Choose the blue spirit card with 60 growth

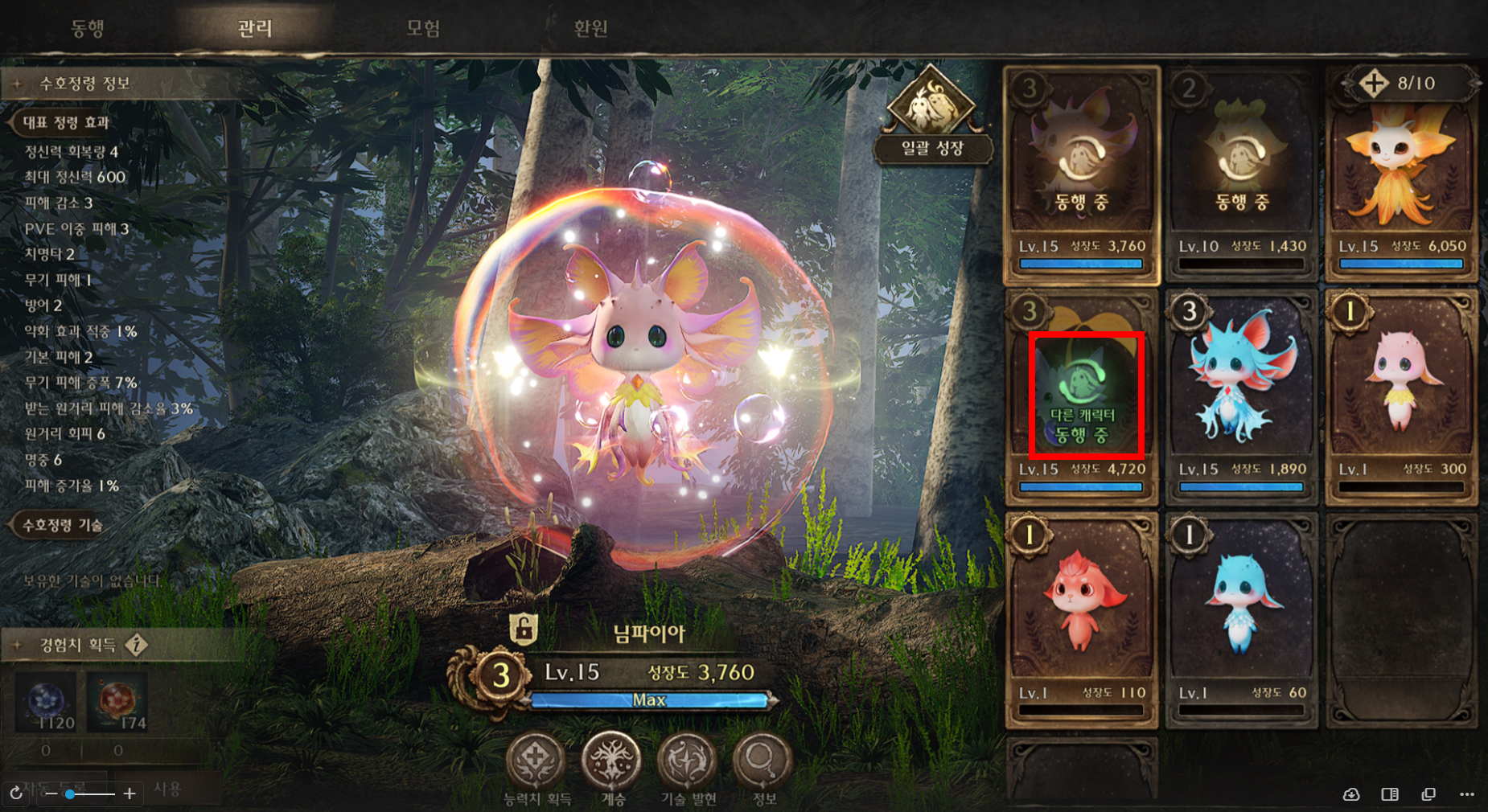[1240, 615]
